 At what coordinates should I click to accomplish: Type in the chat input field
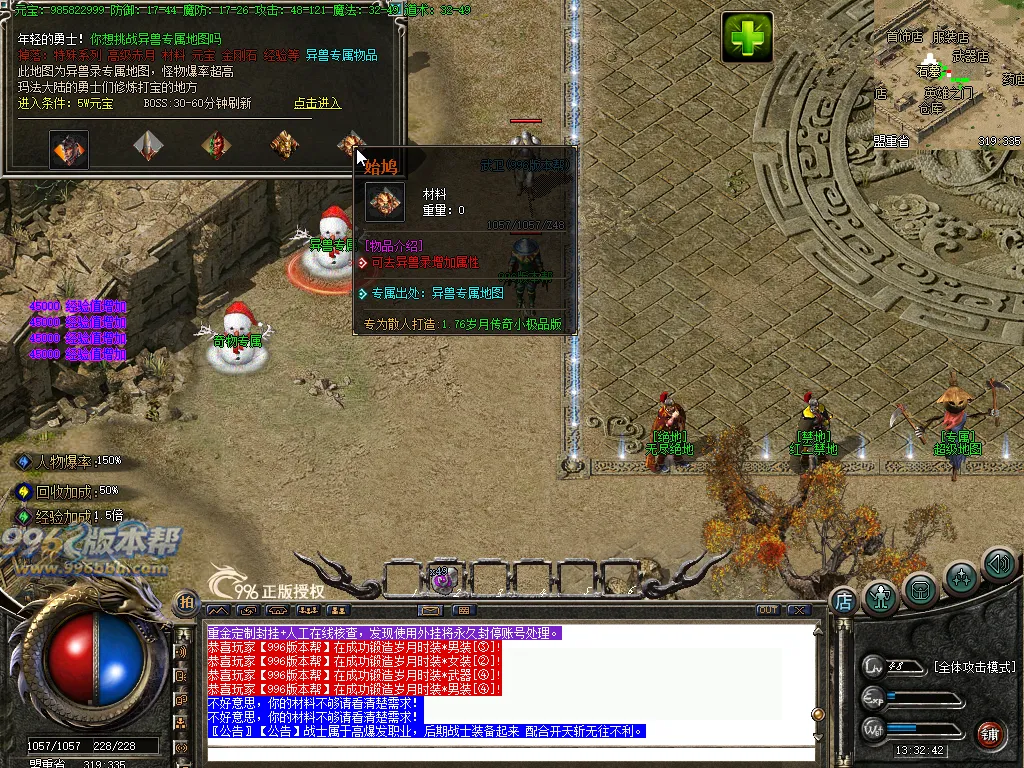(x=500, y=752)
